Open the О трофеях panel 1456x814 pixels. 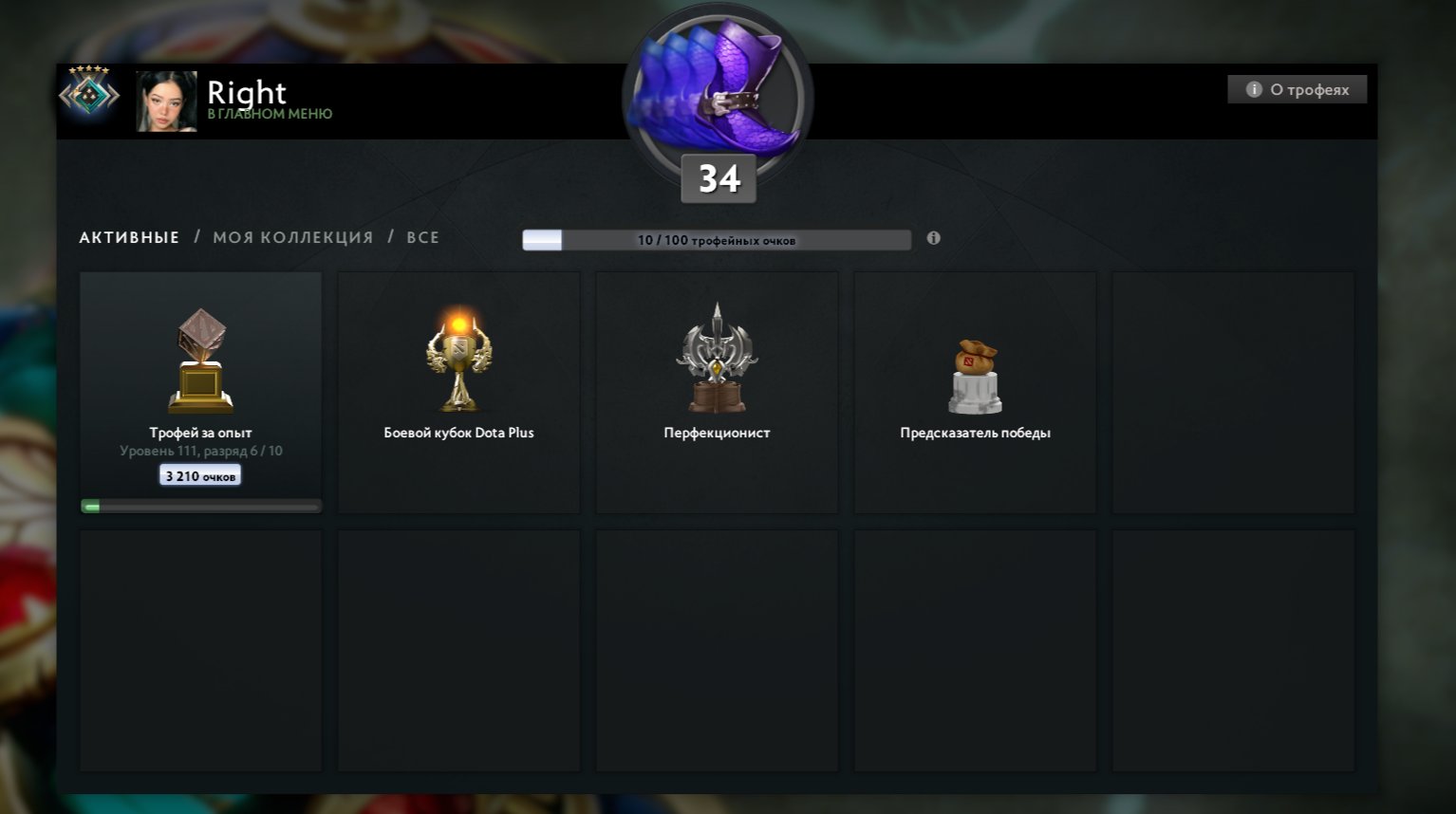[x=1297, y=88]
